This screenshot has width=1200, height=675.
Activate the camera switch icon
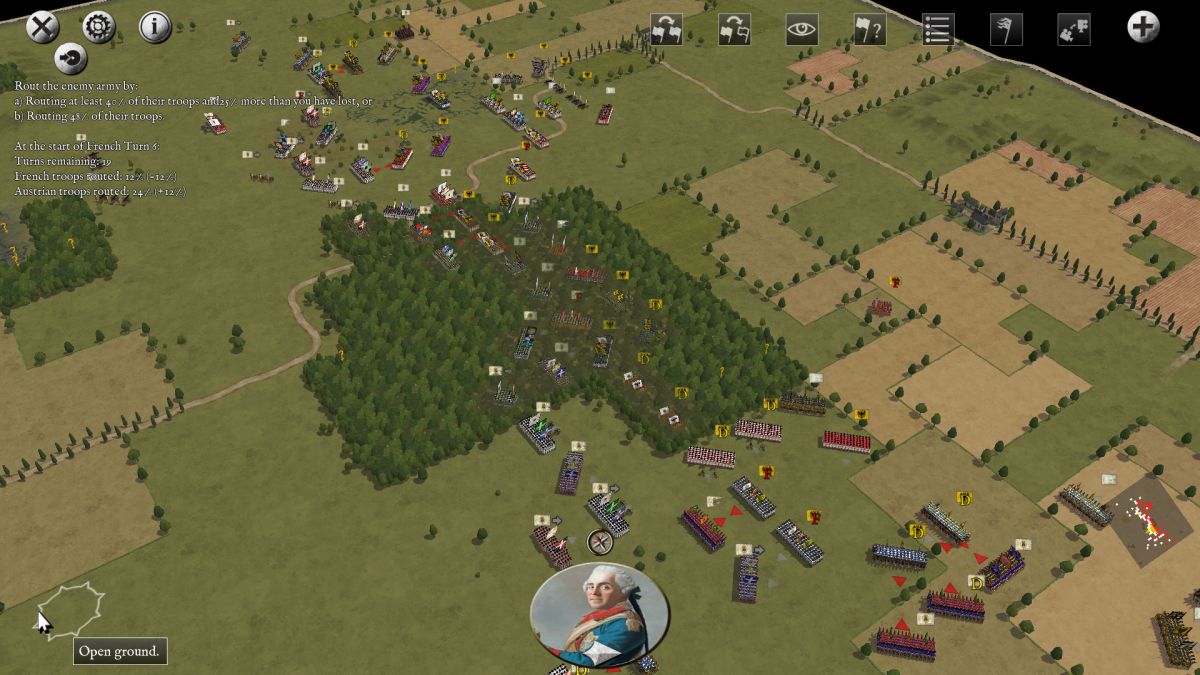(1073, 29)
